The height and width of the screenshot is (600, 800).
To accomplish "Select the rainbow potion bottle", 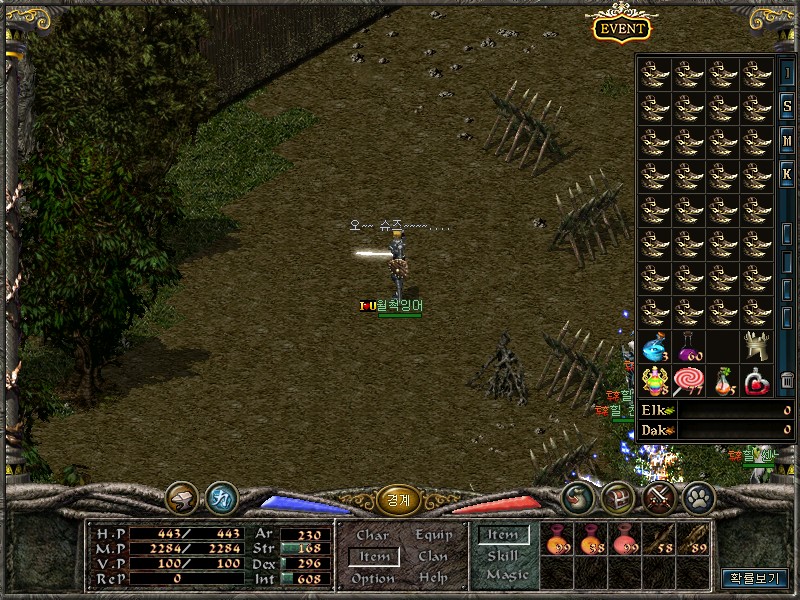I will click(x=655, y=381).
